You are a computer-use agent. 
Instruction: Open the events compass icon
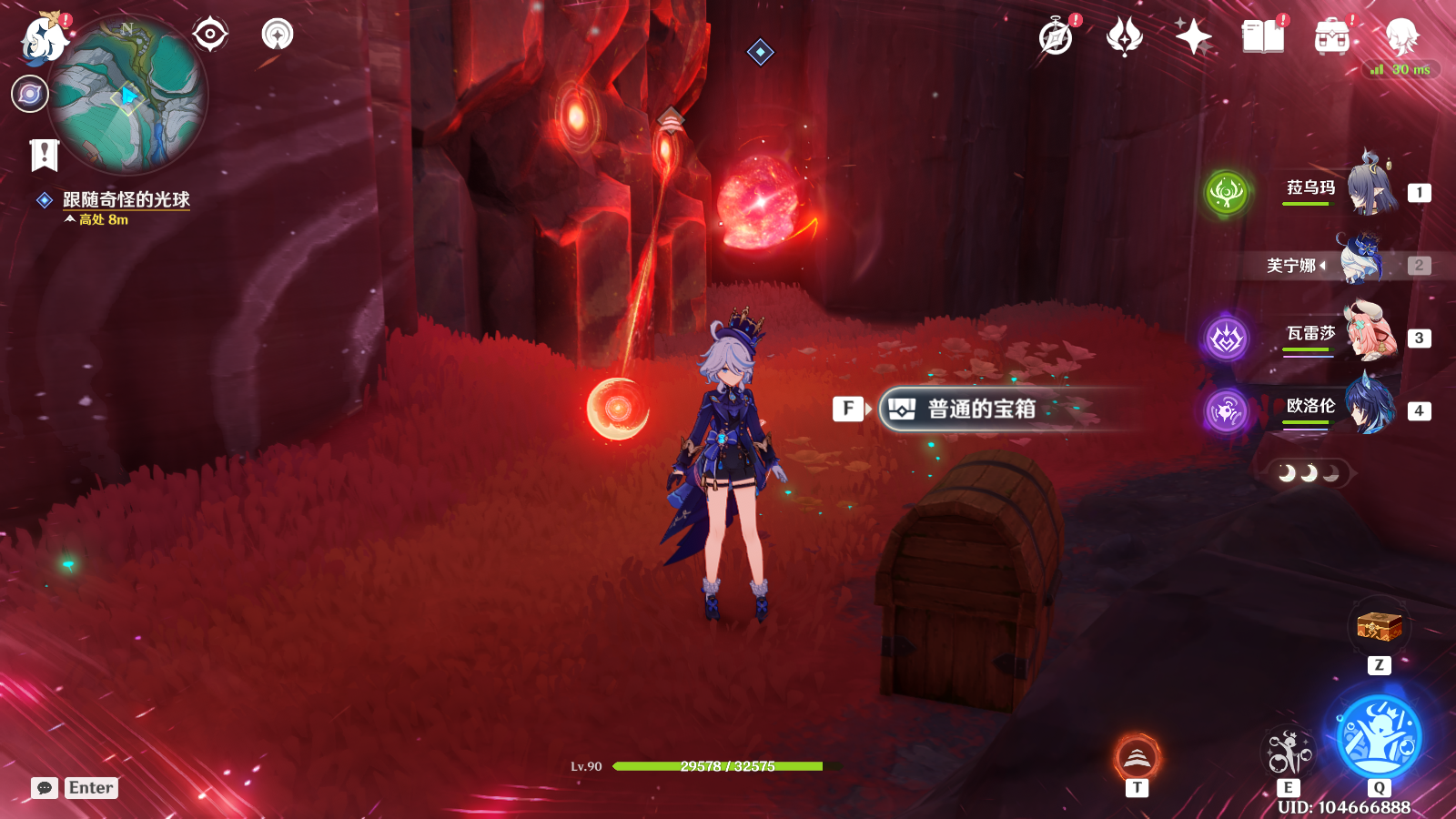tap(1057, 37)
